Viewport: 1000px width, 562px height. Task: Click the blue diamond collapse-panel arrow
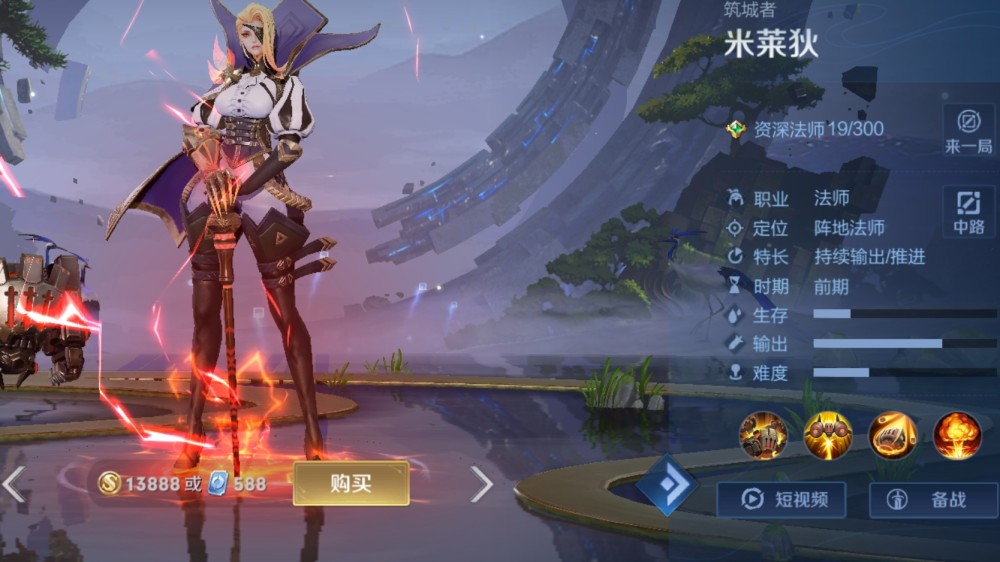tap(668, 485)
